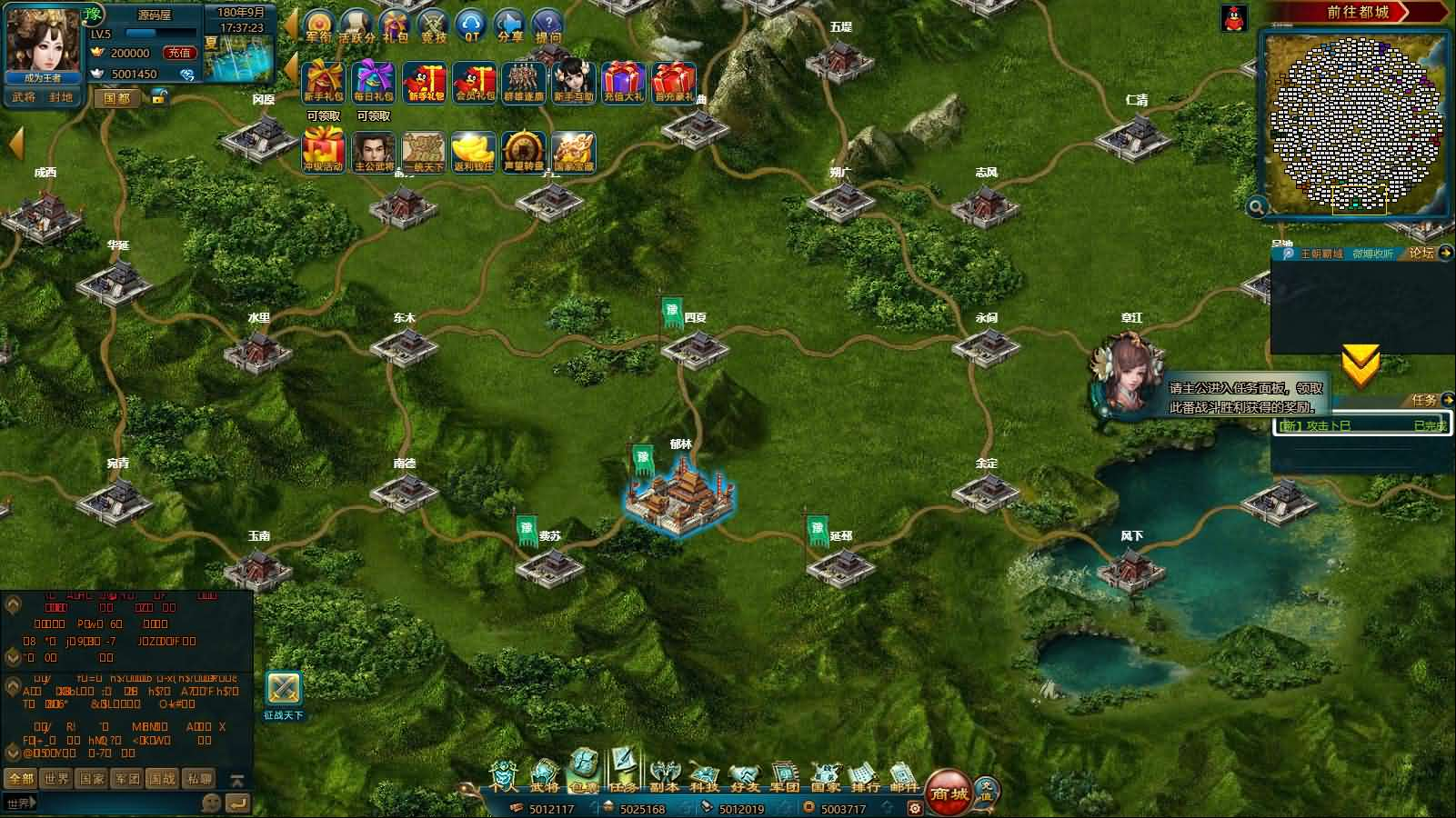The width and height of the screenshot is (1456, 818).
Task: Open the settings gear icon
Action: pos(915,808)
